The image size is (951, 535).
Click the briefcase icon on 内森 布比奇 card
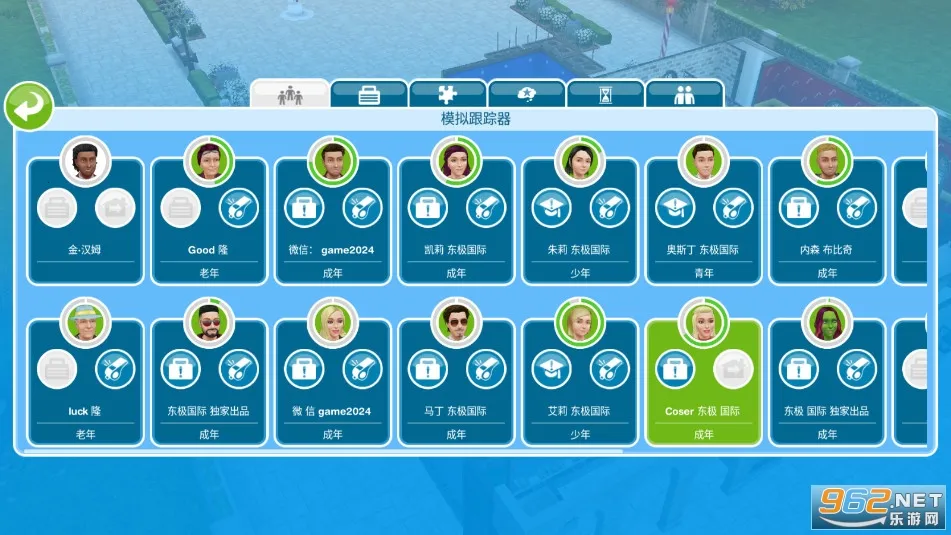[x=799, y=209]
